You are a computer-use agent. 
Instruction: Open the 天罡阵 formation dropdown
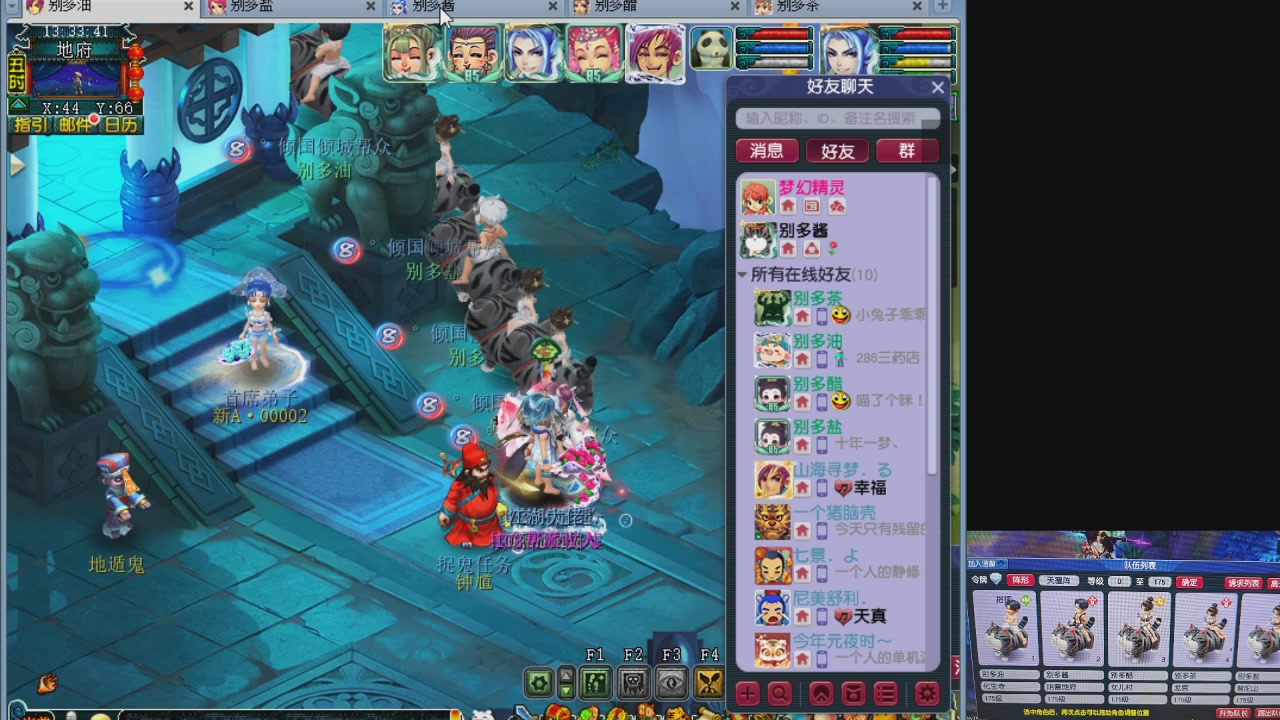point(1059,580)
